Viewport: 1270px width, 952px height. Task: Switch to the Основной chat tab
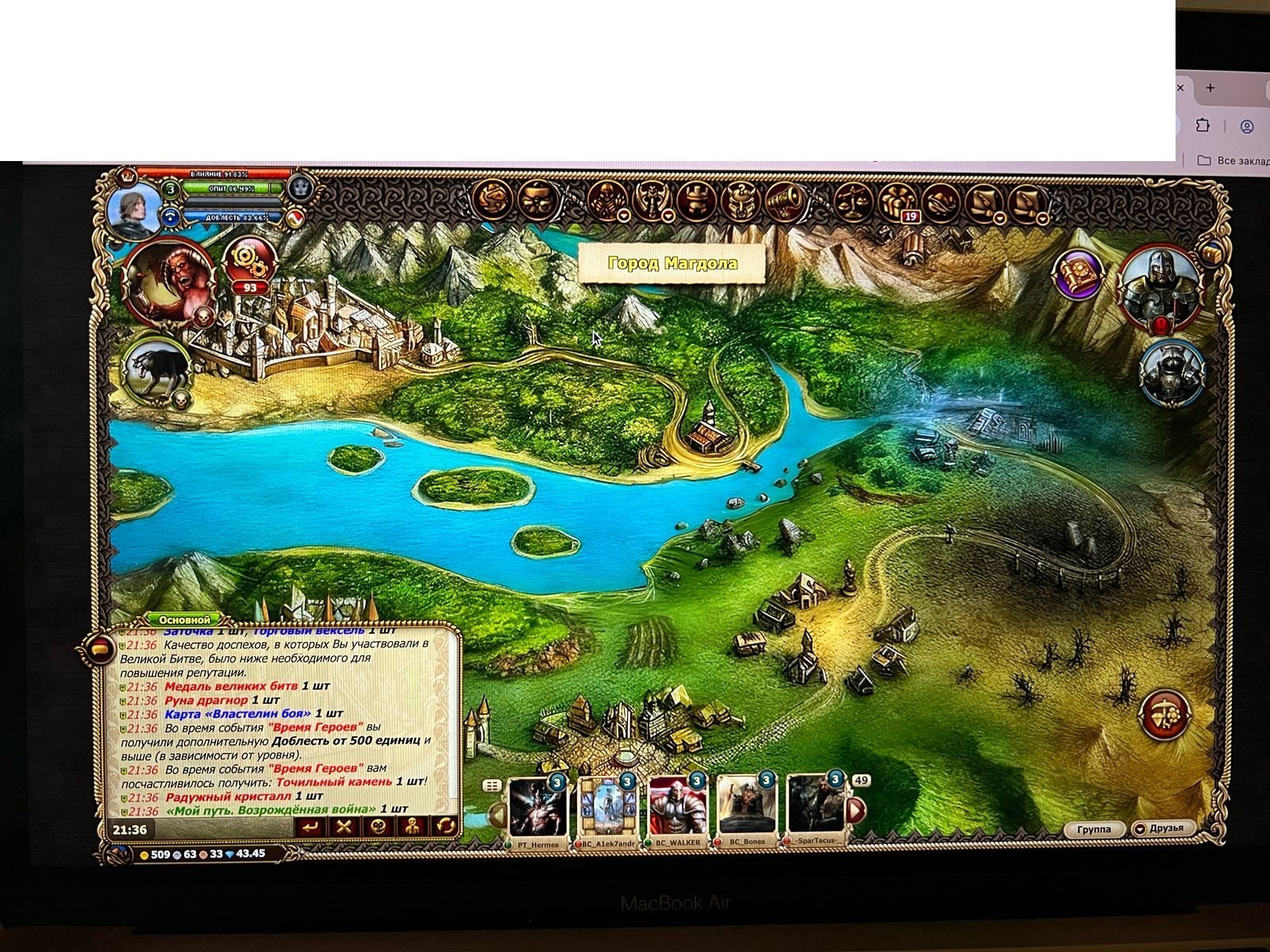pos(184,620)
